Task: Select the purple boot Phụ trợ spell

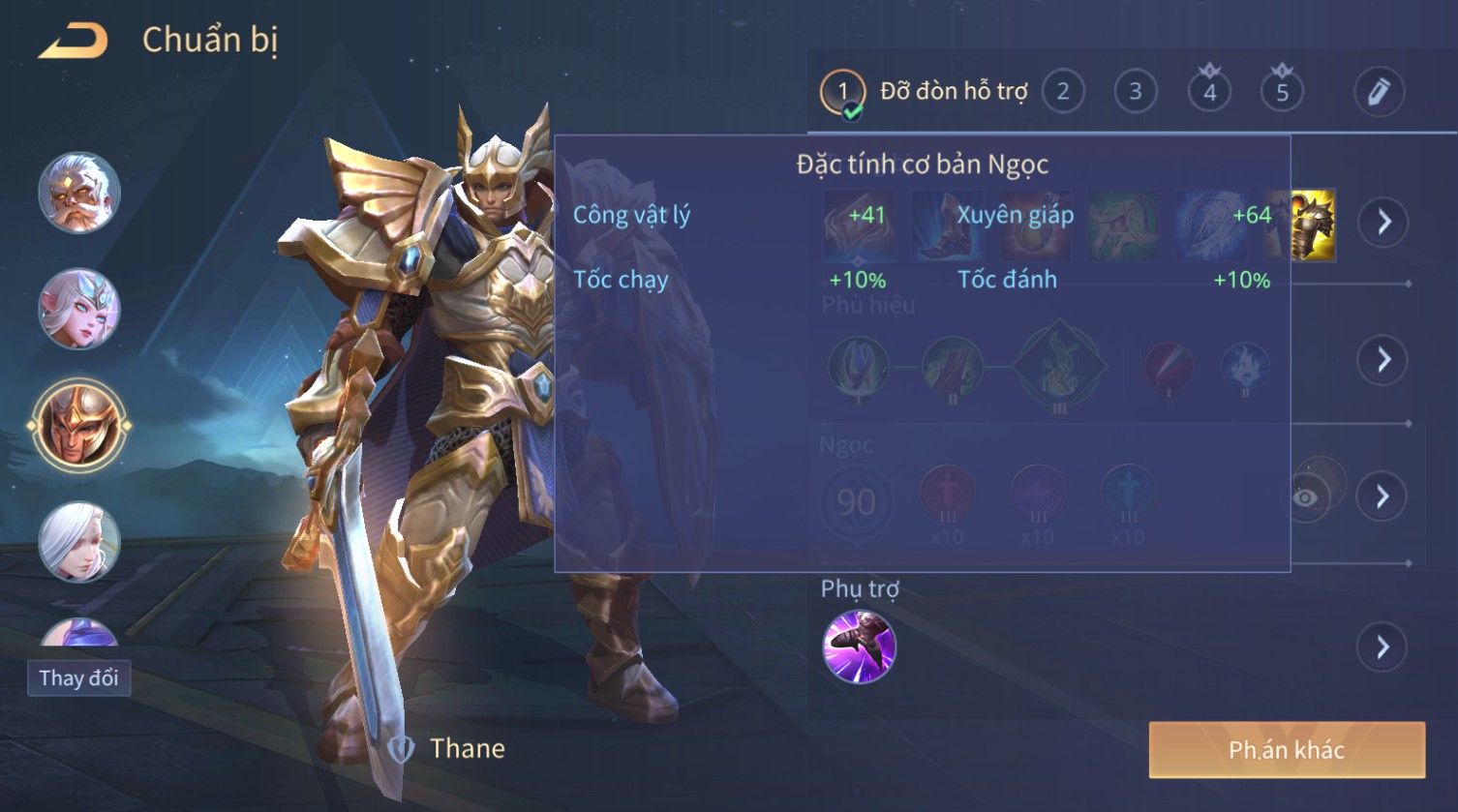Action: click(x=859, y=647)
